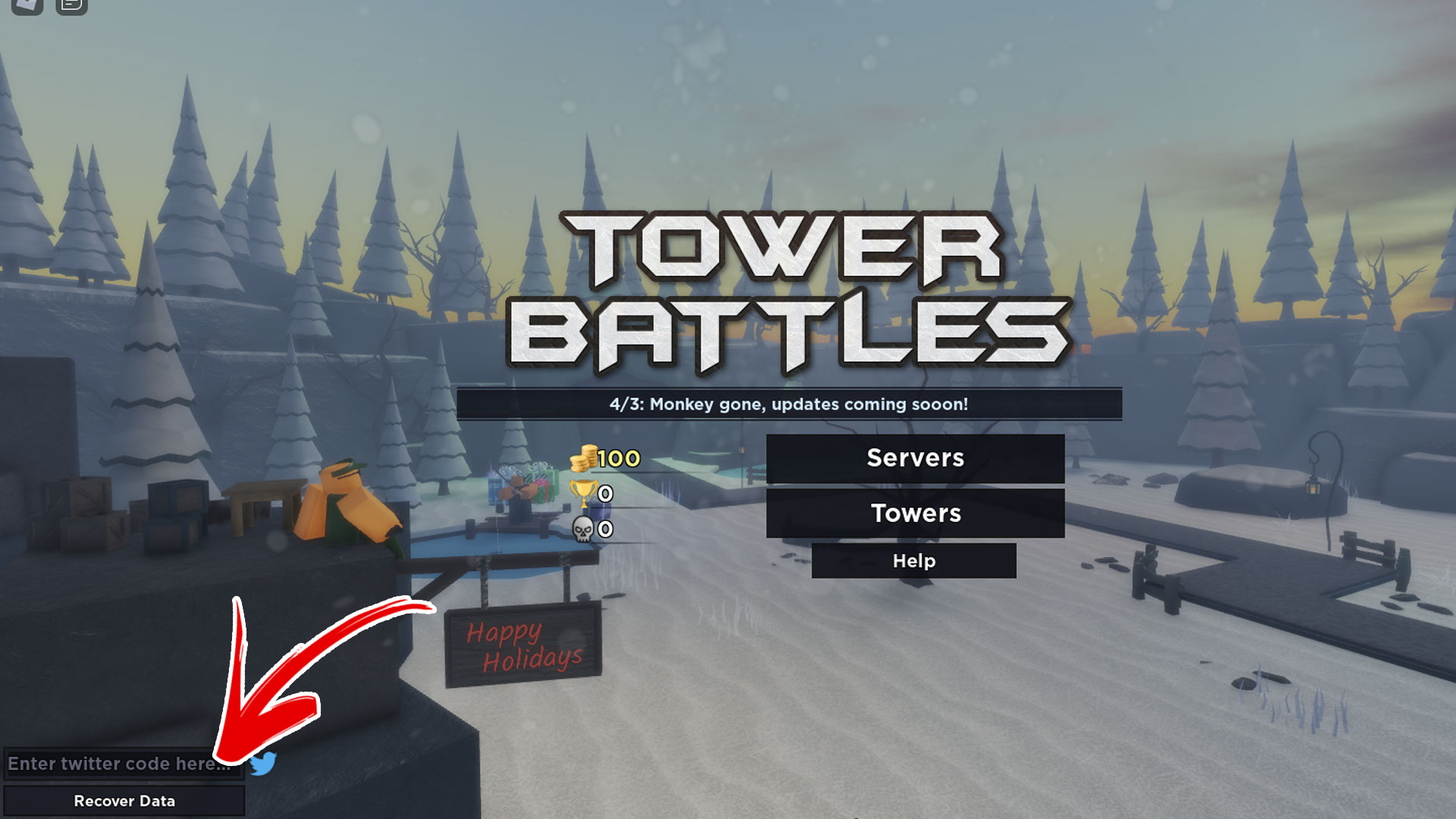
Task: Click the coin balance showing 100
Action: (x=607, y=458)
